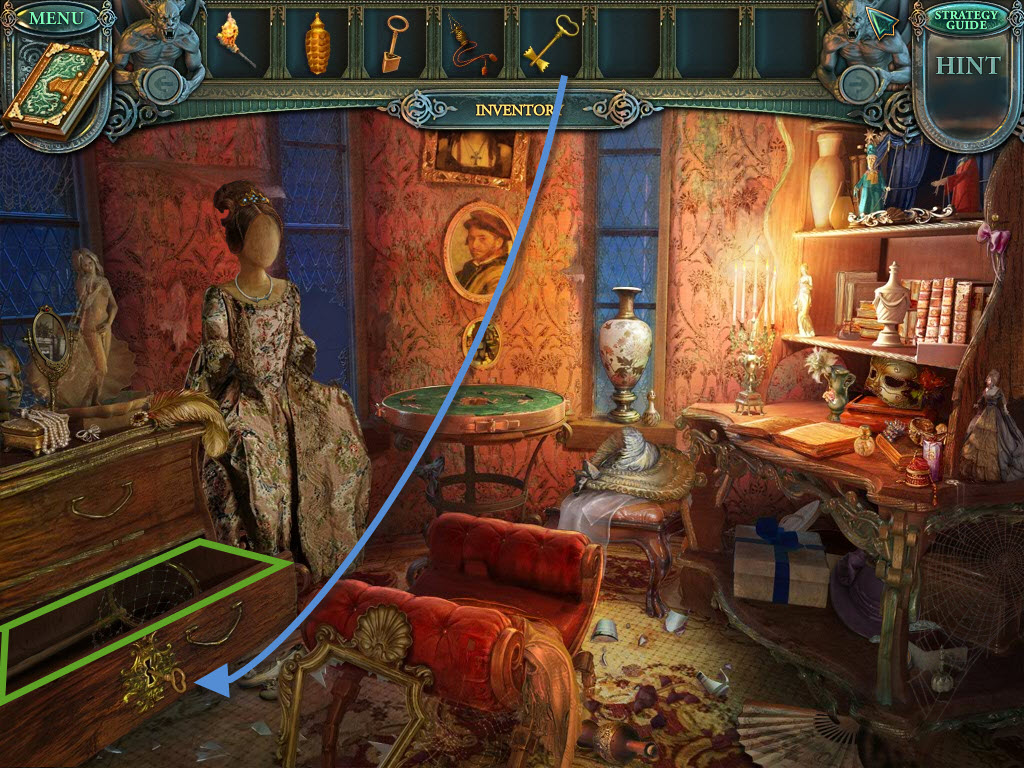Toggle the Inventory label plate
Image resolution: width=1024 pixels, height=768 pixels.
pos(514,108)
